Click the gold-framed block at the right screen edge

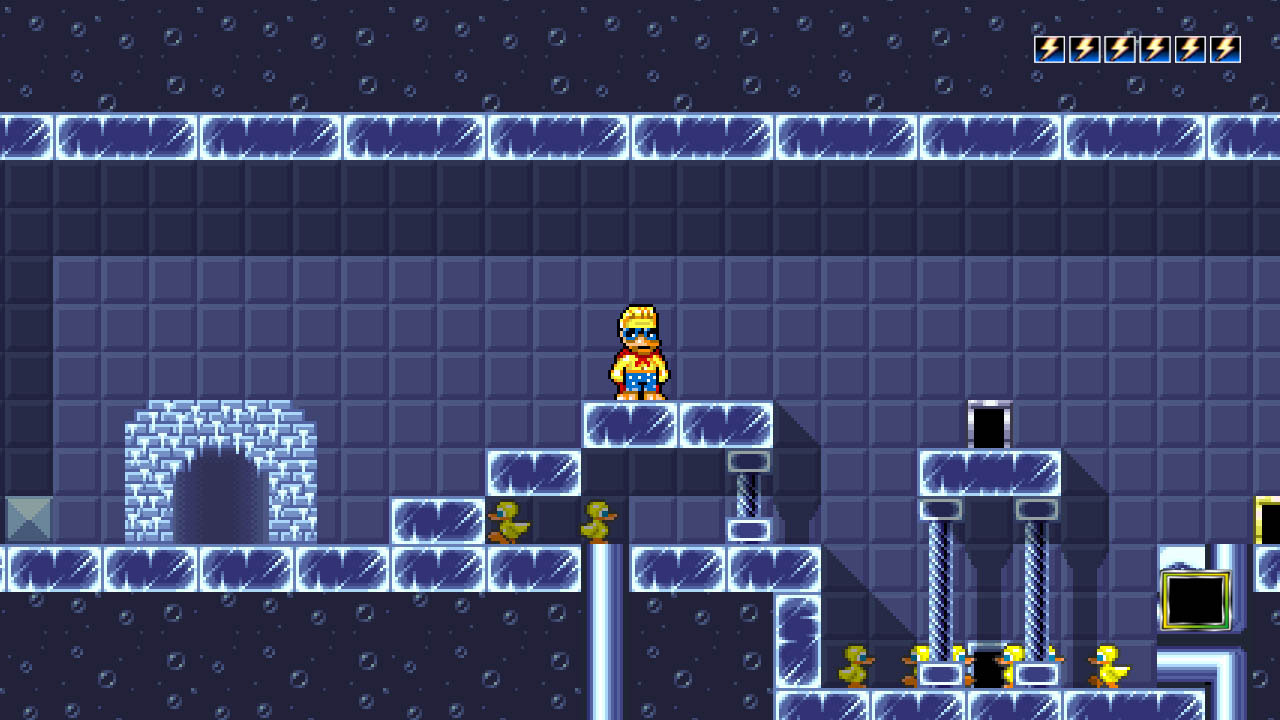[x=1266, y=520]
